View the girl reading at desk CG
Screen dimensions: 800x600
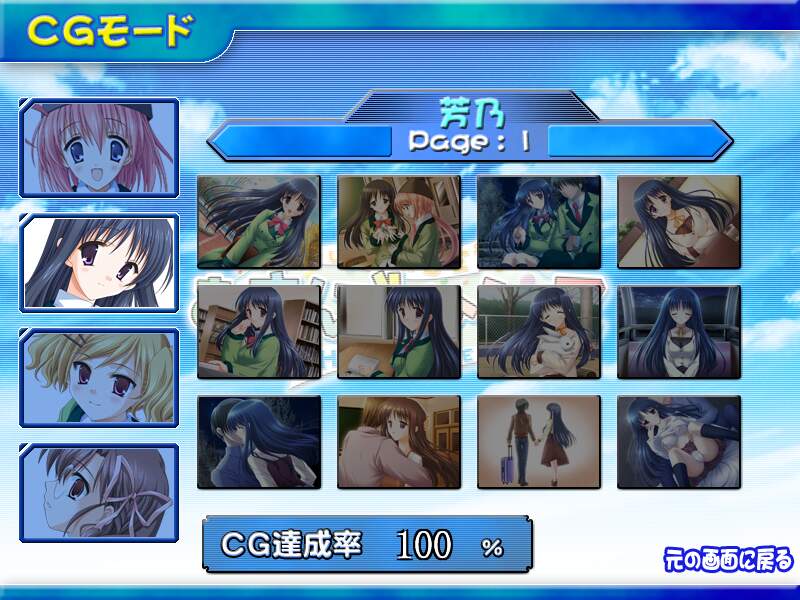(x=399, y=332)
